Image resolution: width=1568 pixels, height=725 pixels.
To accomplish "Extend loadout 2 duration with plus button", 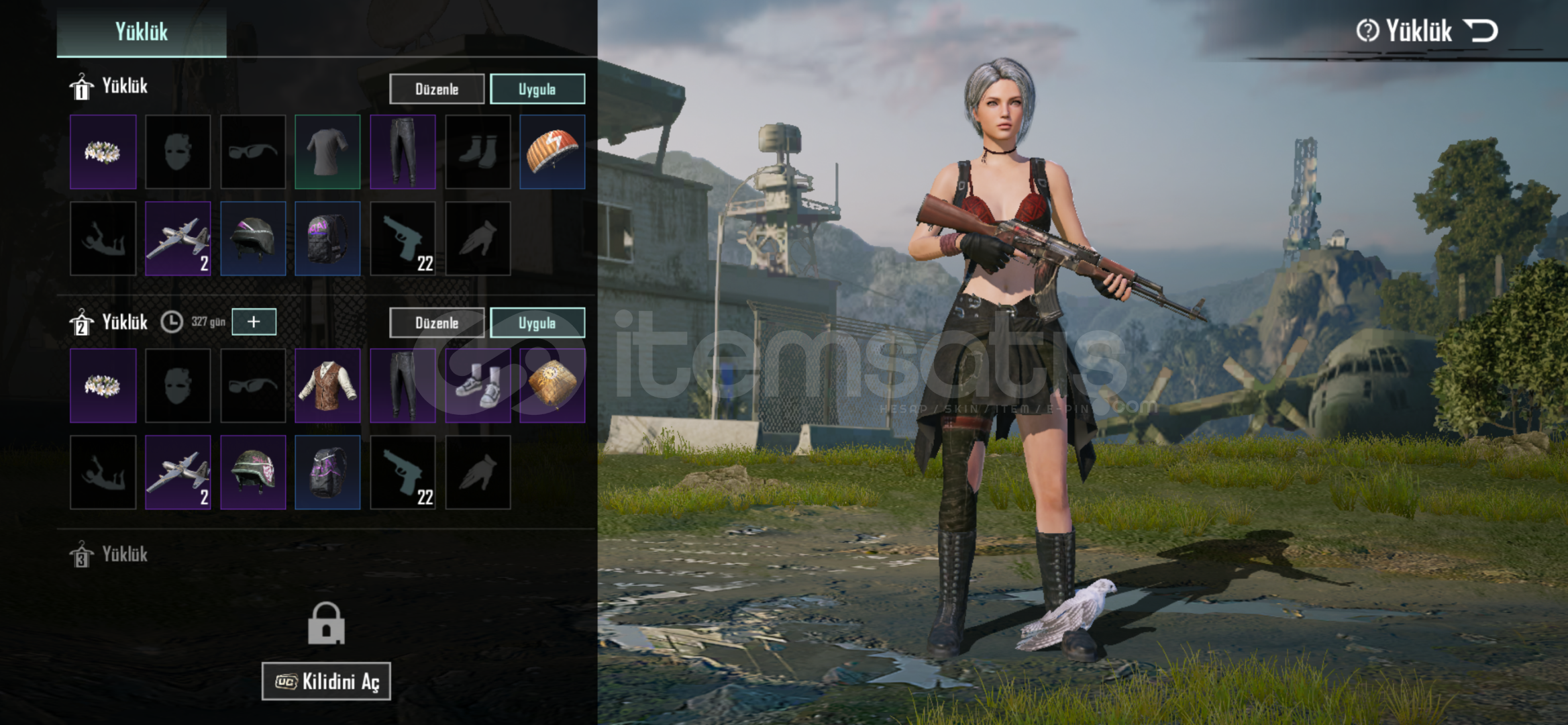I will pos(254,322).
